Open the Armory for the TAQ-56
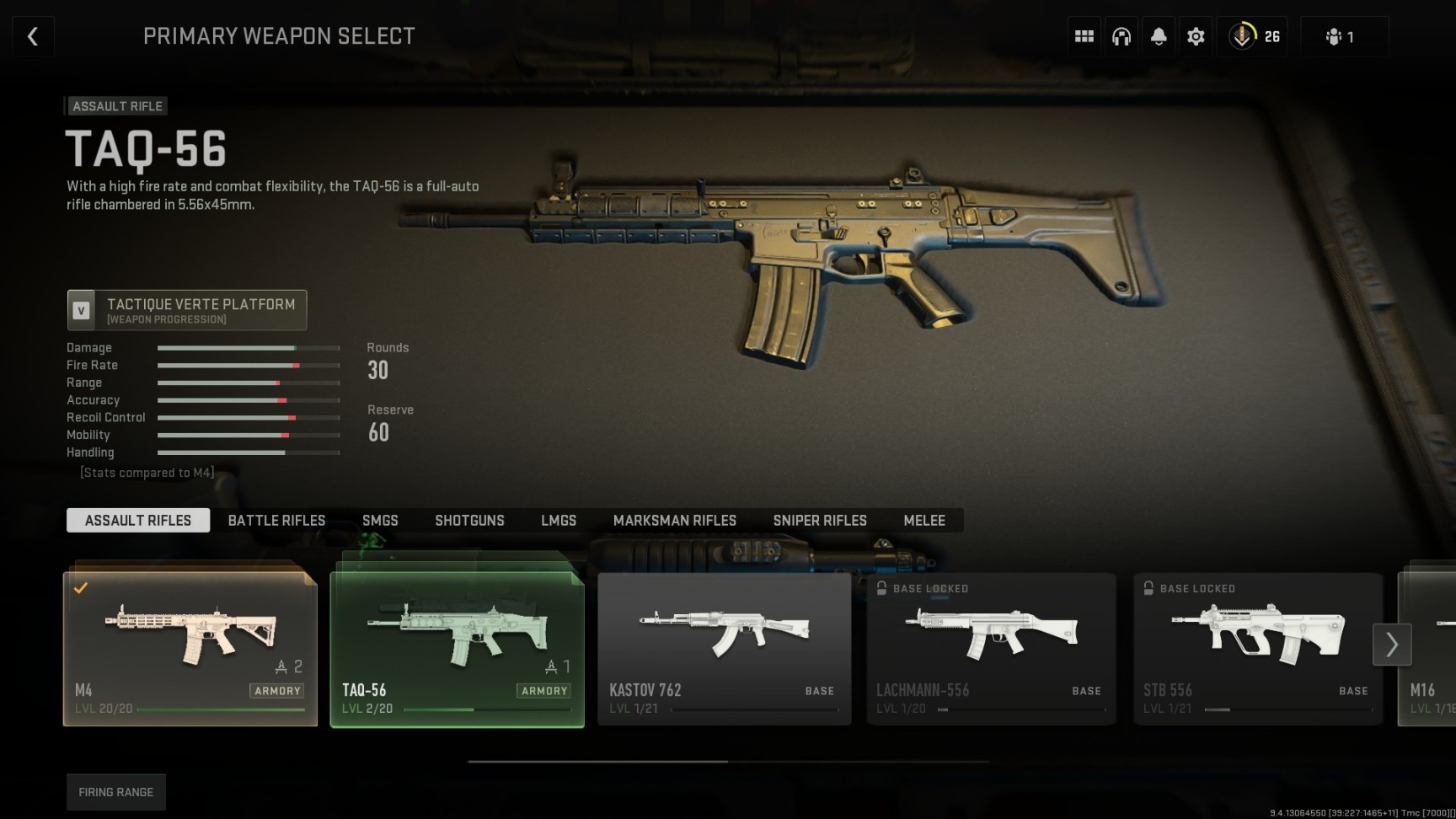The height and width of the screenshot is (819, 1456). point(543,690)
